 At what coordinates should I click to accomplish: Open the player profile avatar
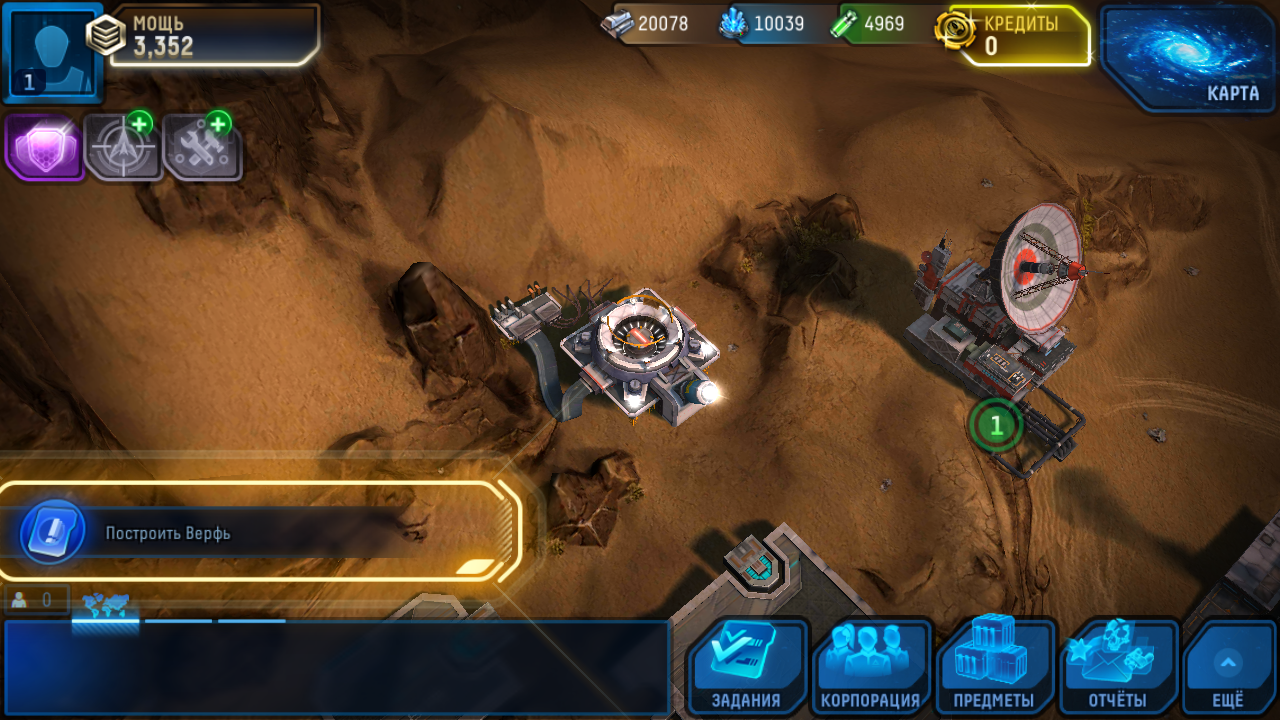(x=52, y=52)
